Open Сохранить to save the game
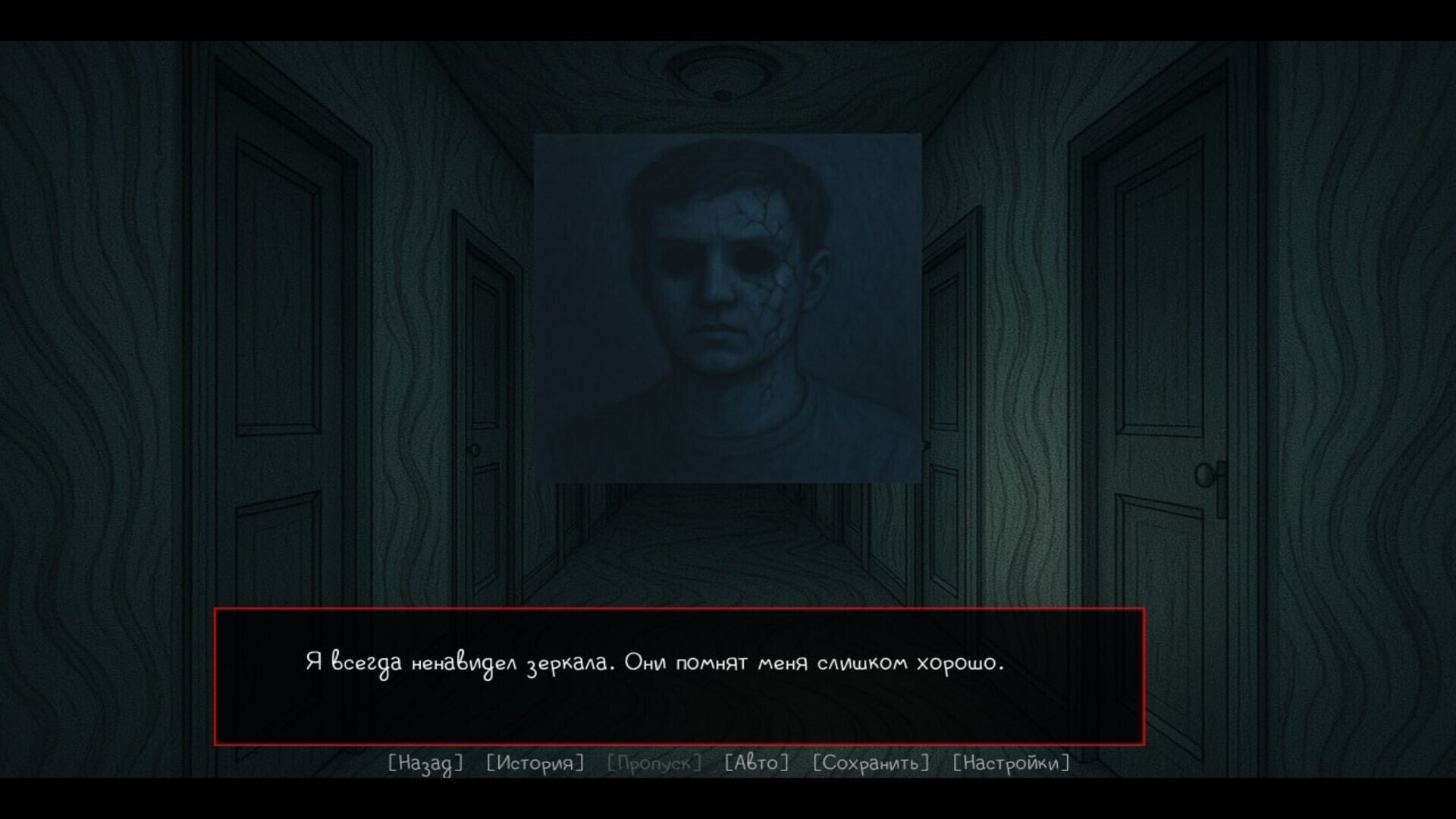This screenshot has width=1456, height=819. [x=871, y=764]
